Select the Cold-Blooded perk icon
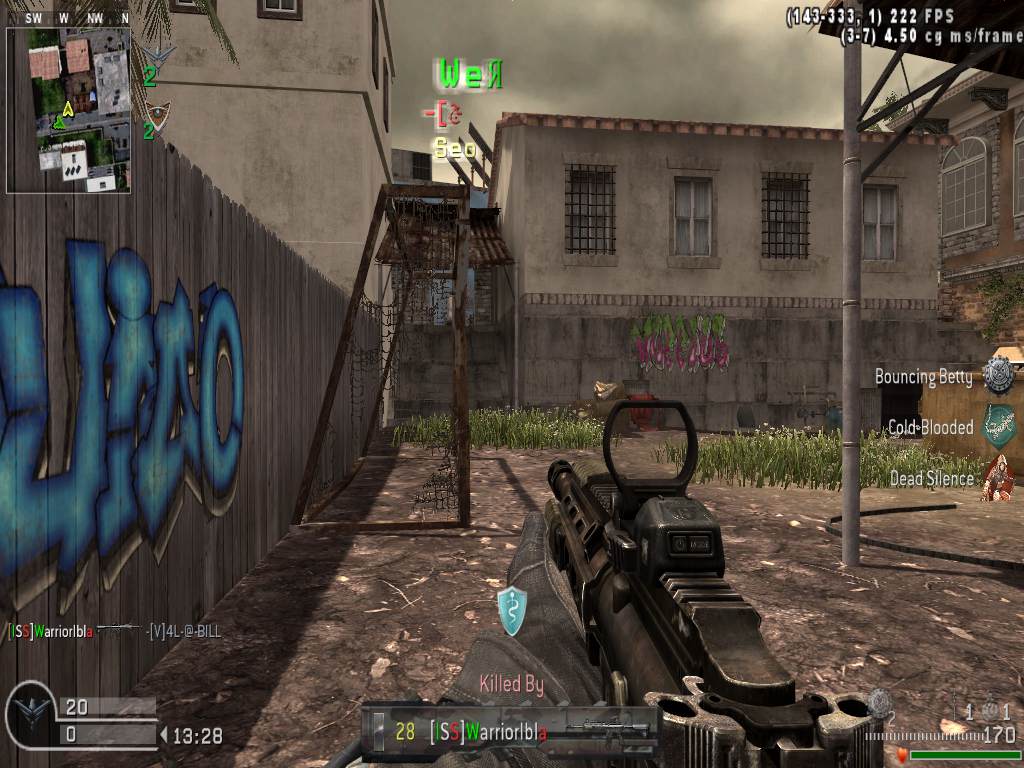 998,426
